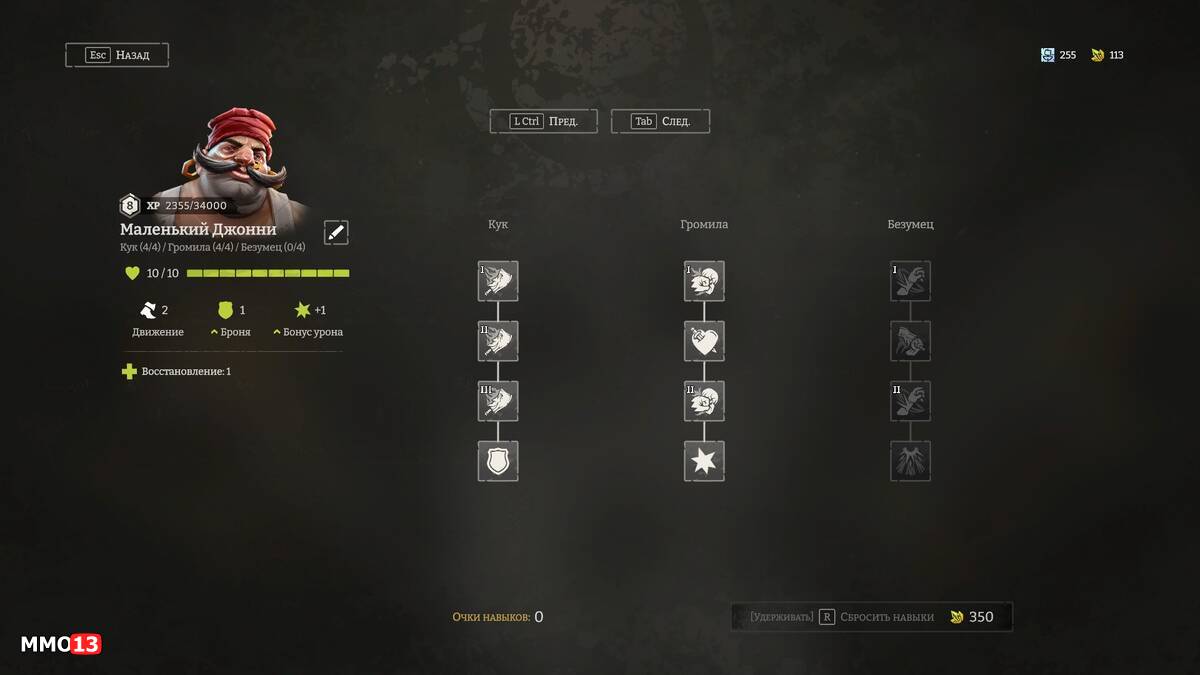Choose the tier II cleaver skill under Кук

point(498,341)
